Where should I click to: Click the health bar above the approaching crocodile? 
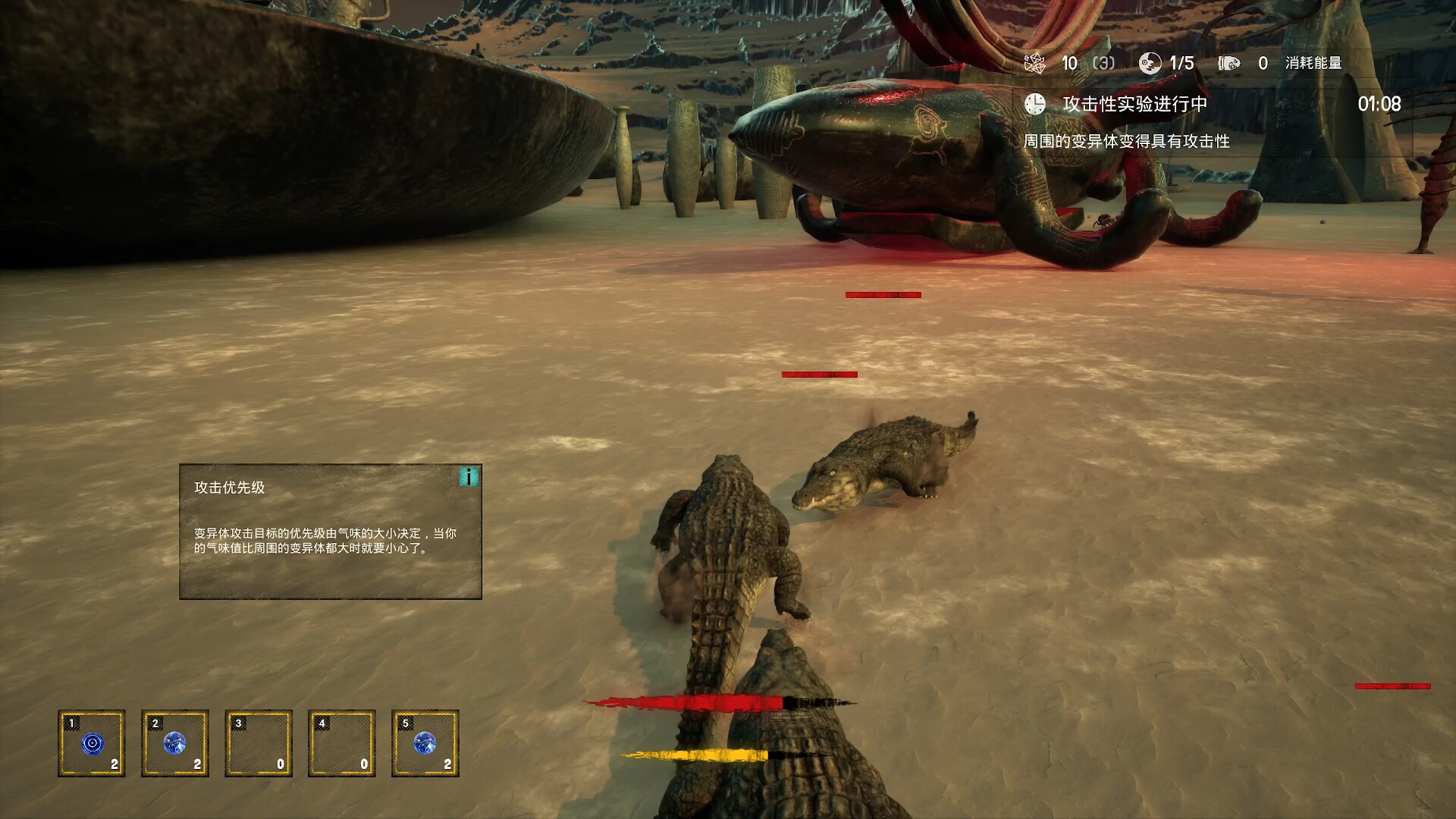[x=819, y=373]
